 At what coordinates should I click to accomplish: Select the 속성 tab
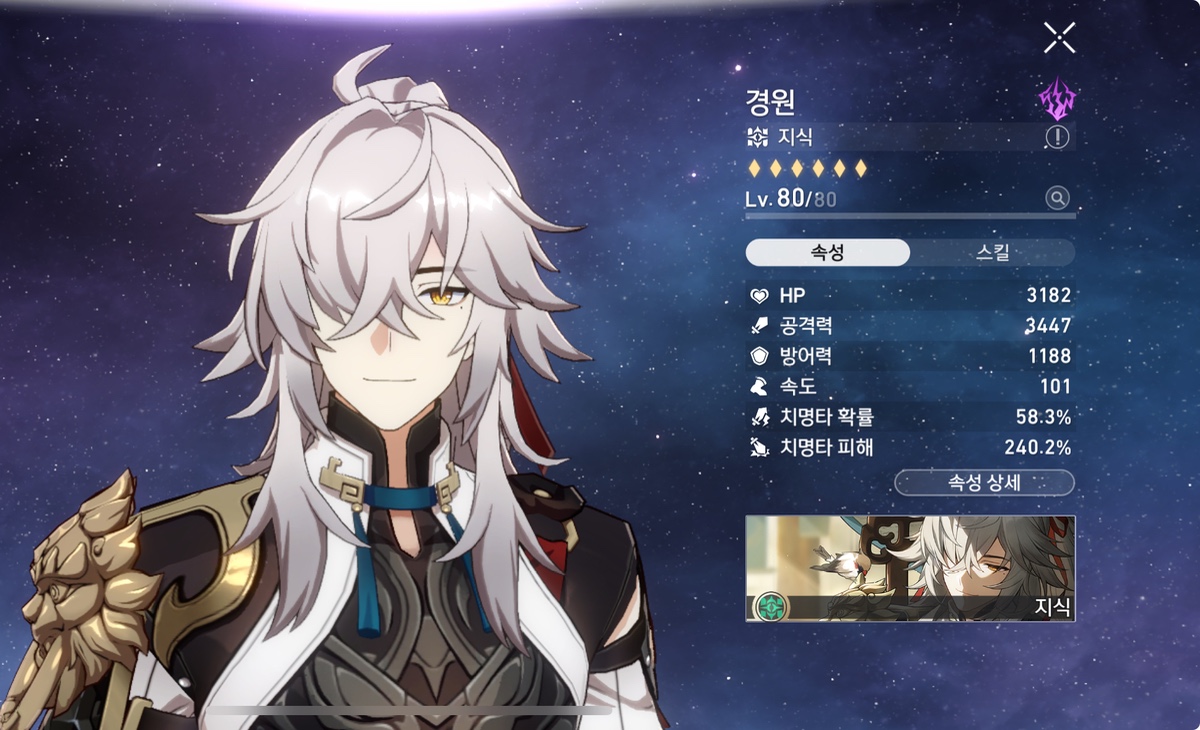(827, 252)
